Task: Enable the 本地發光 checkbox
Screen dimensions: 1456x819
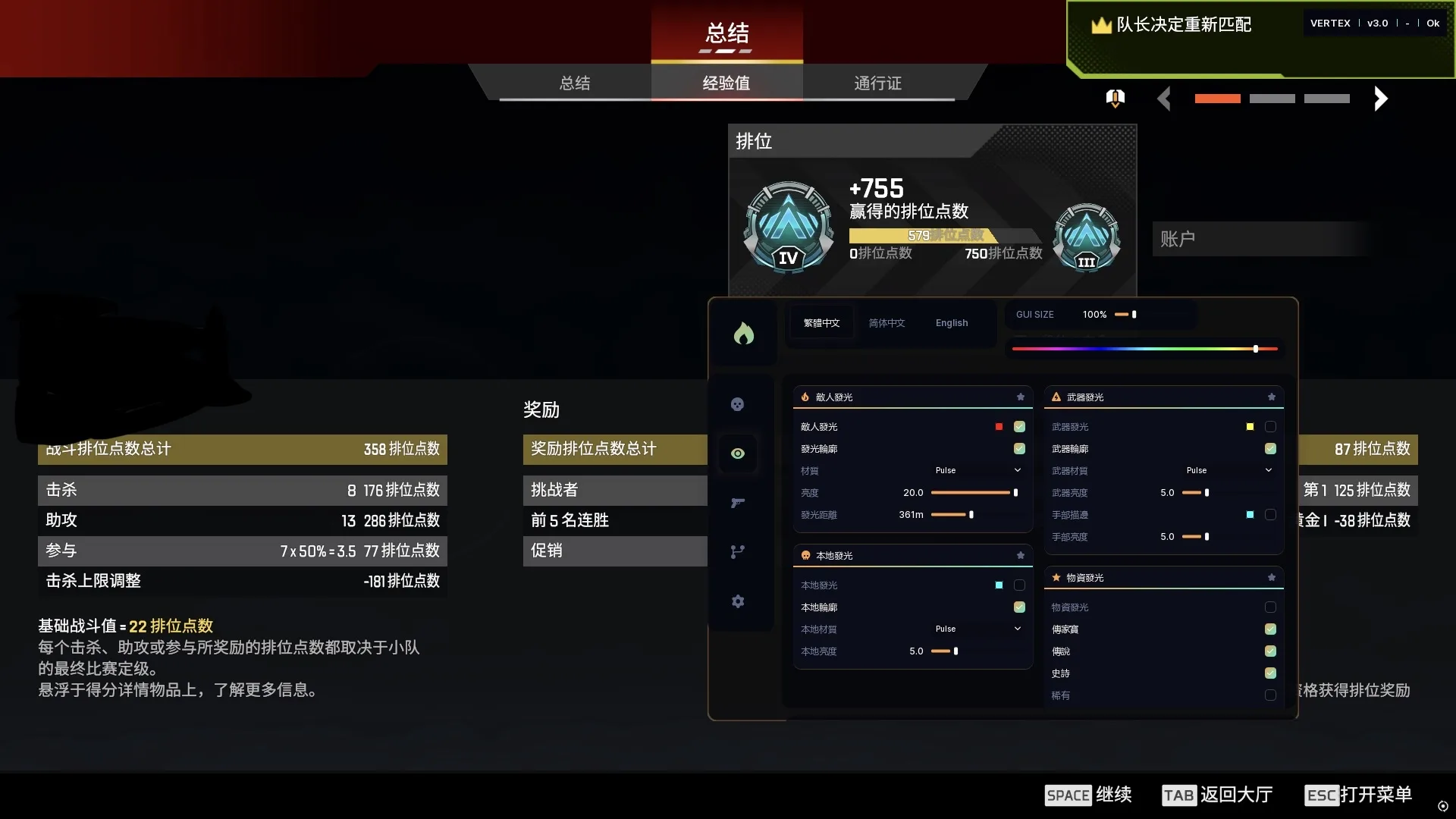Action: click(1019, 585)
